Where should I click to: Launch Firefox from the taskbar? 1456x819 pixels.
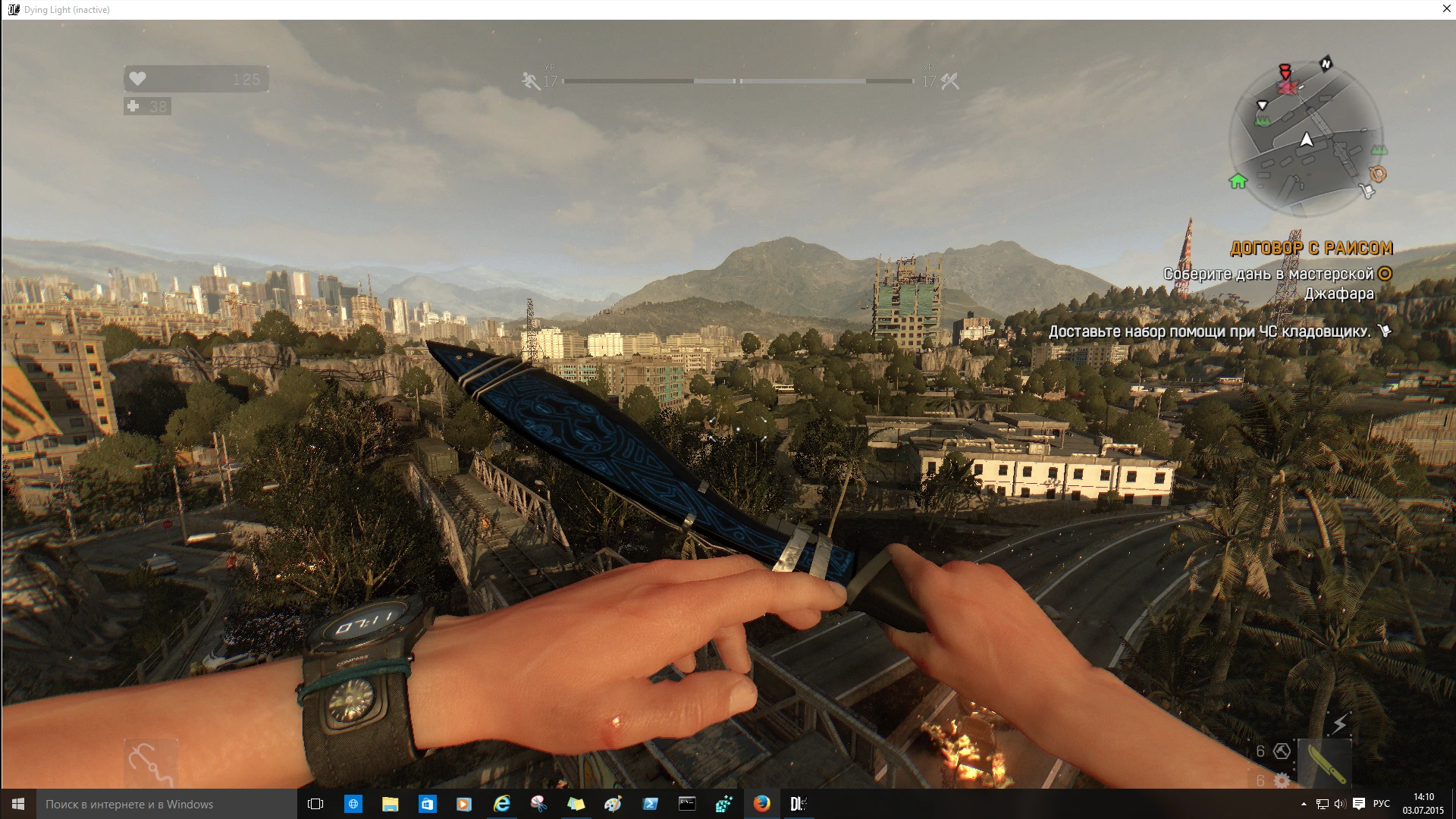[763, 804]
